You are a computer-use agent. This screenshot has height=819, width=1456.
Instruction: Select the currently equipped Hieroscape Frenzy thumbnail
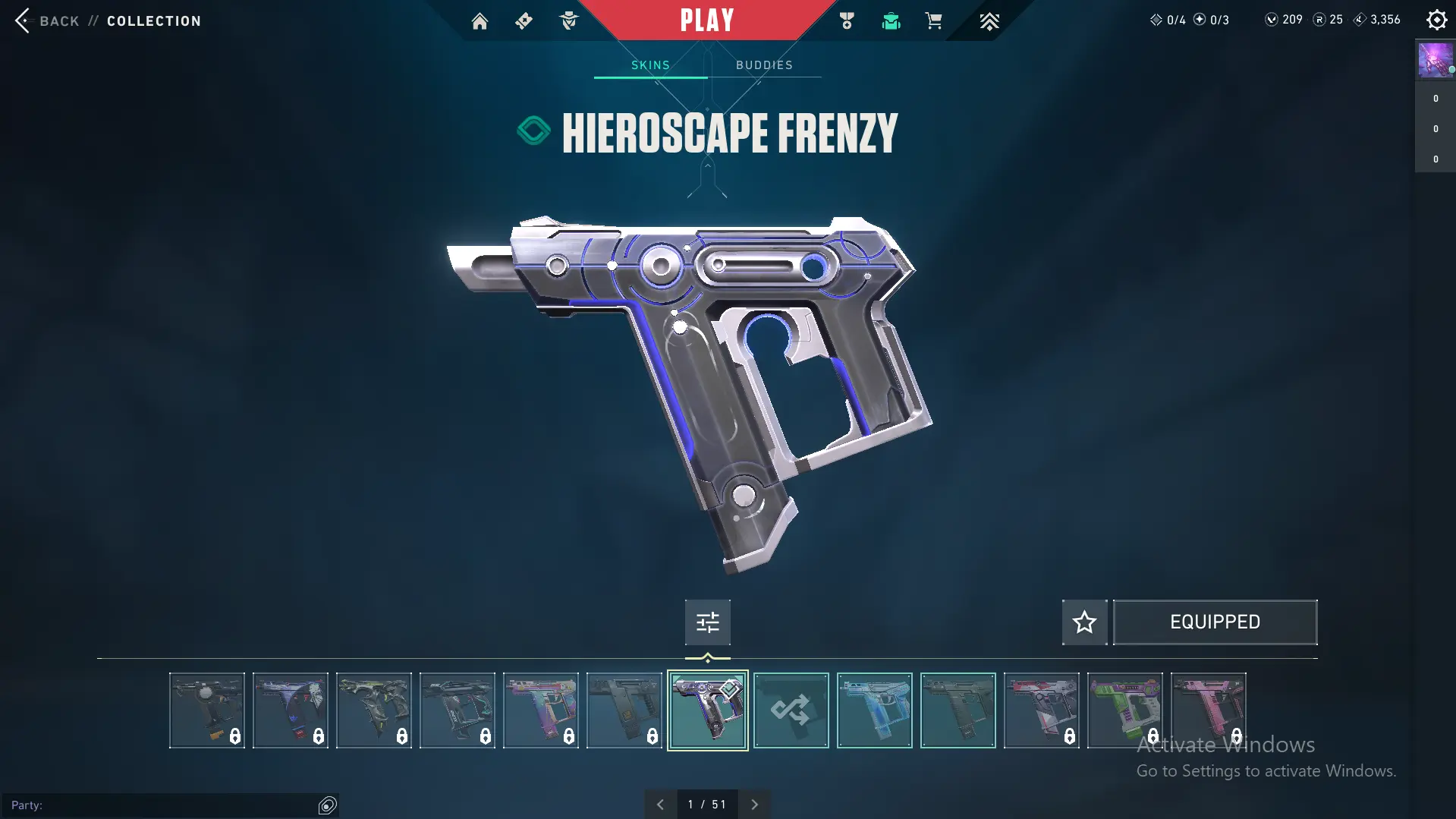coord(707,710)
